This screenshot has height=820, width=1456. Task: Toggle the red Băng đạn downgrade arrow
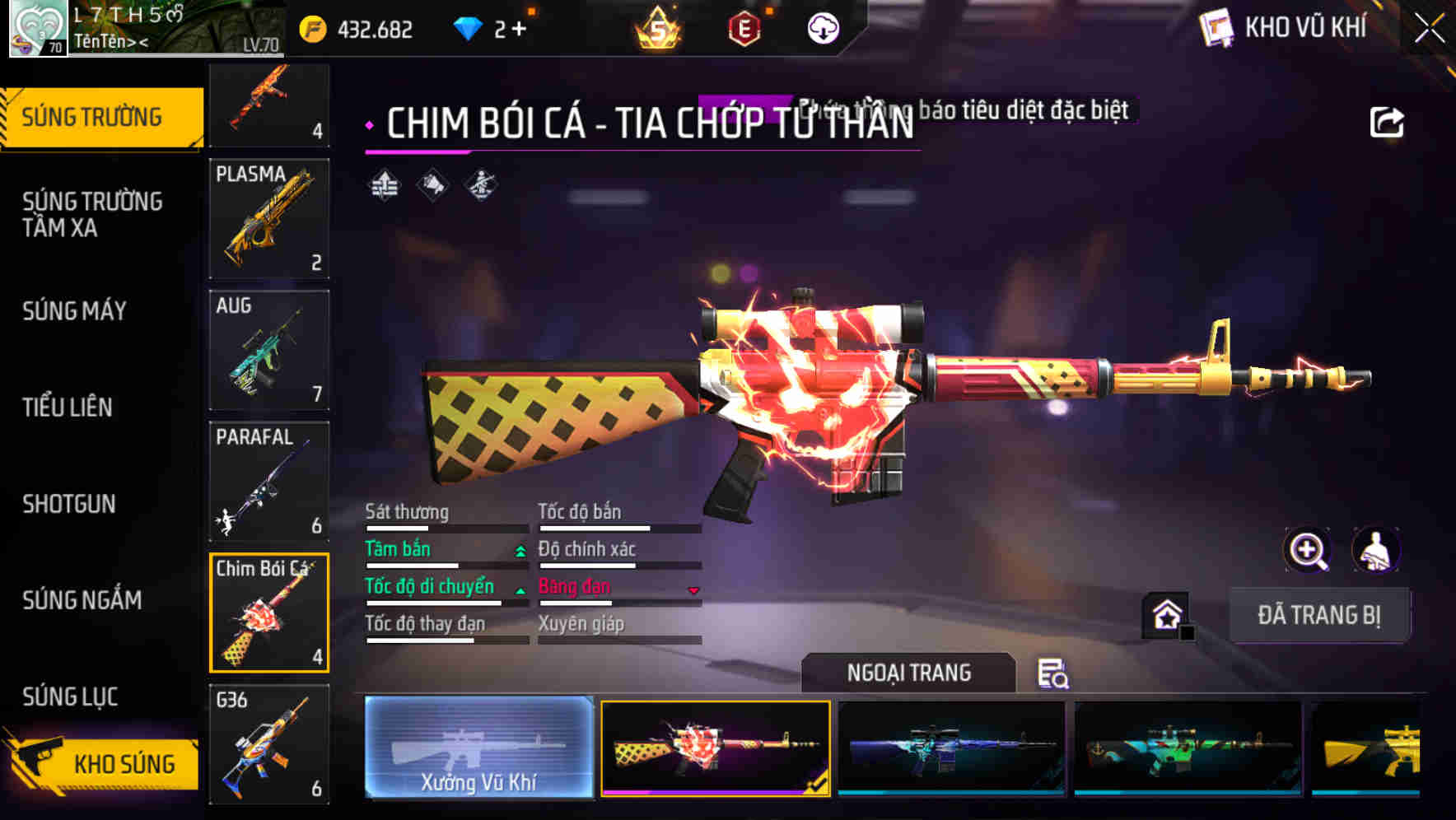coord(692,591)
